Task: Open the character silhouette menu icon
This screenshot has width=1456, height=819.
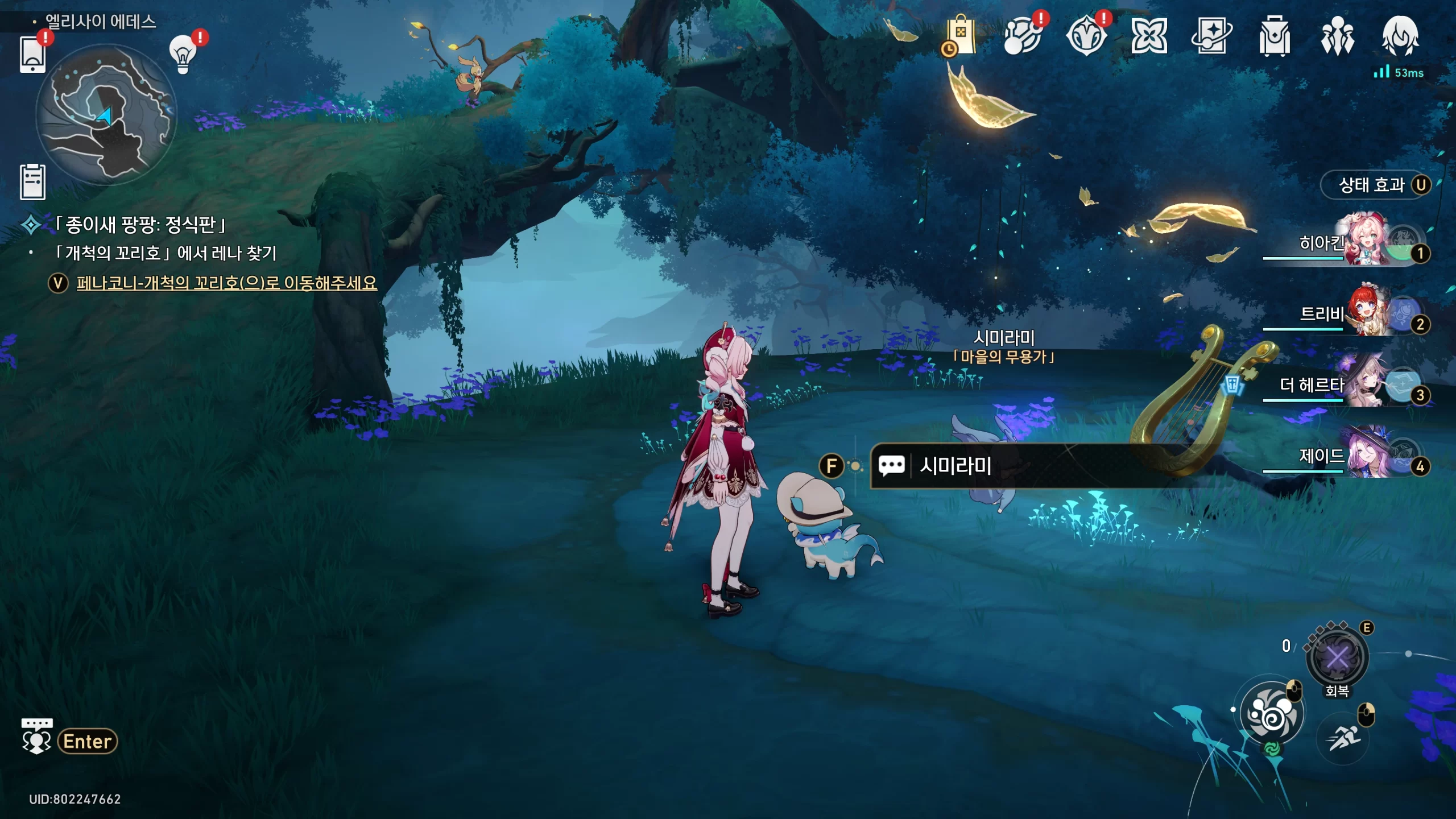Action: 1400,36
